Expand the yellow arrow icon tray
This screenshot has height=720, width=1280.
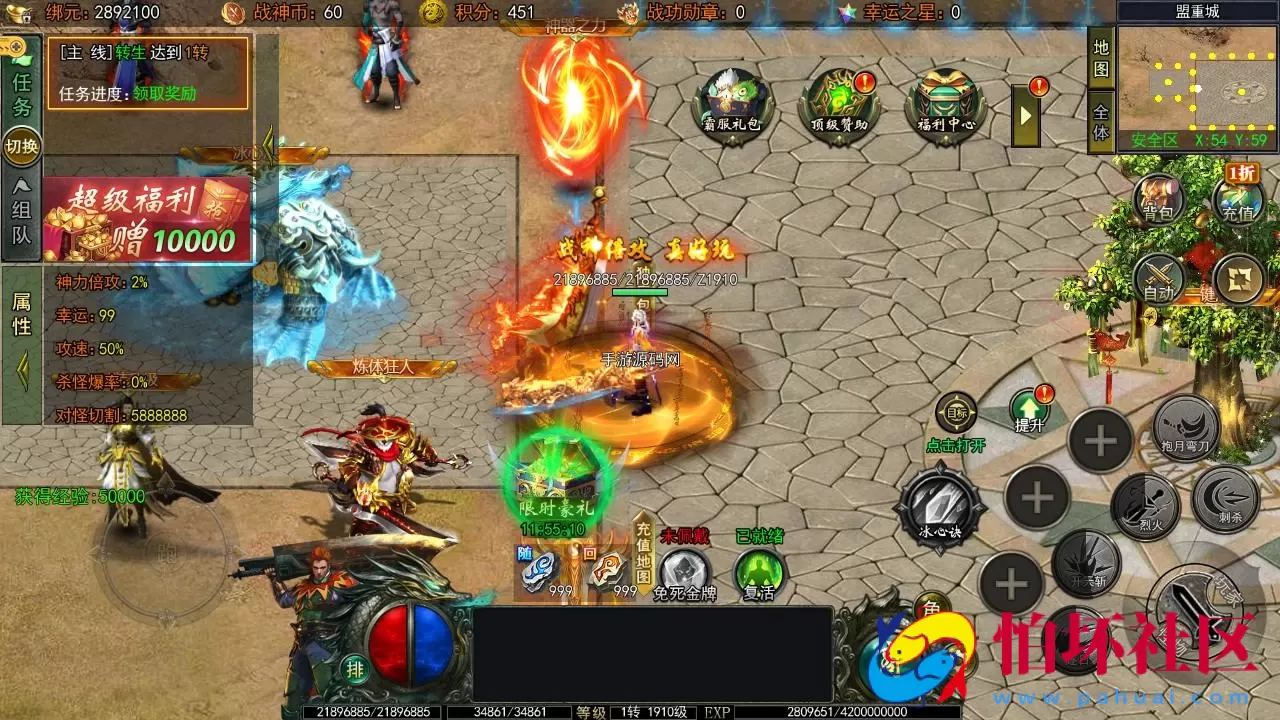click(1025, 115)
